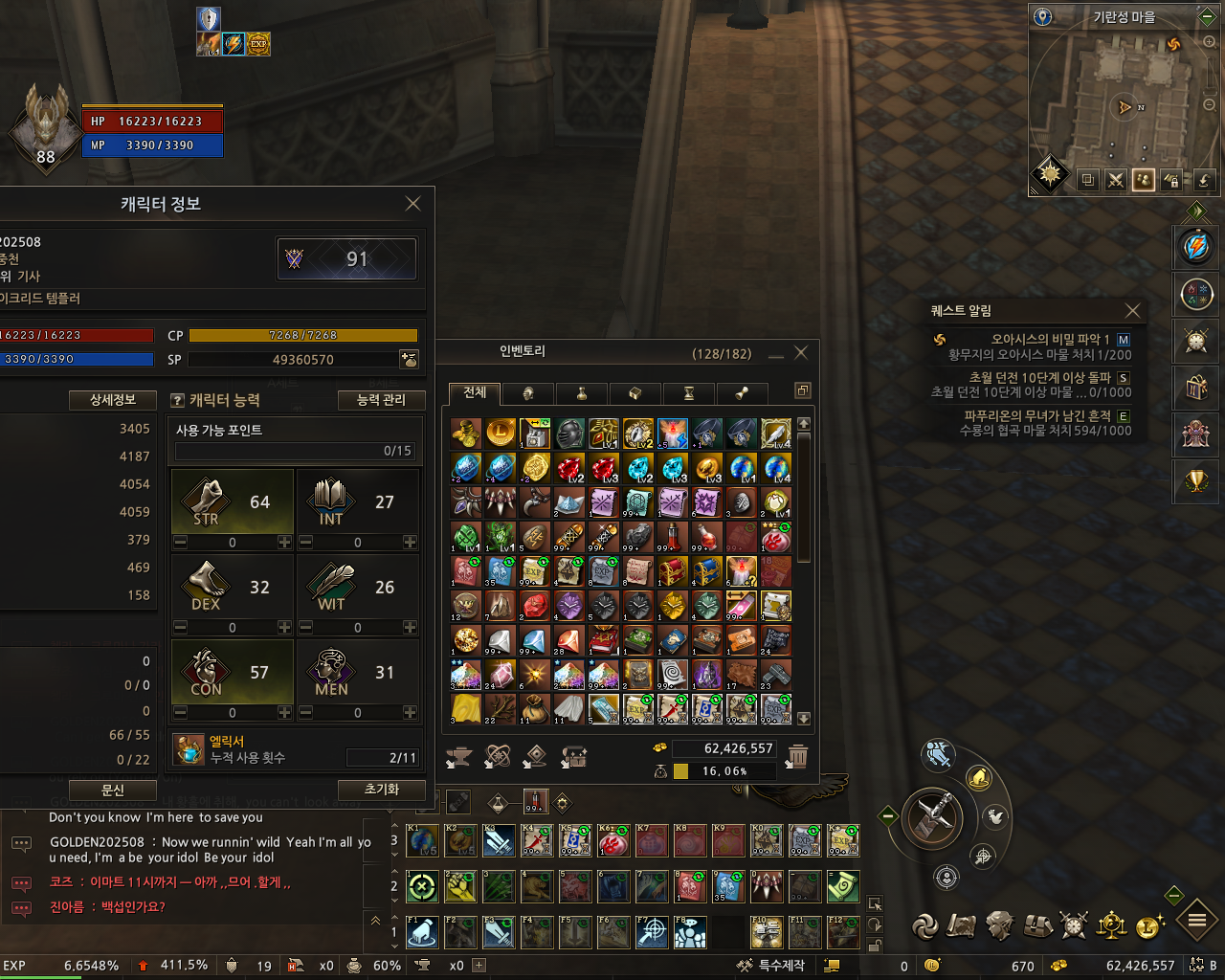Collapse the quickslot bars with the double chevron
Screen dimensions: 1225x980
[x=375, y=920]
